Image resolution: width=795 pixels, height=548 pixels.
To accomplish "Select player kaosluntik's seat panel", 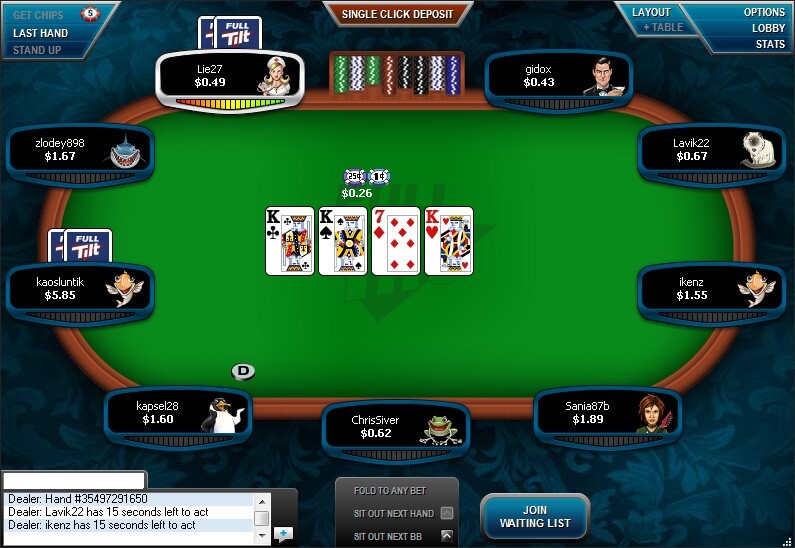I will (x=80, y=289).
